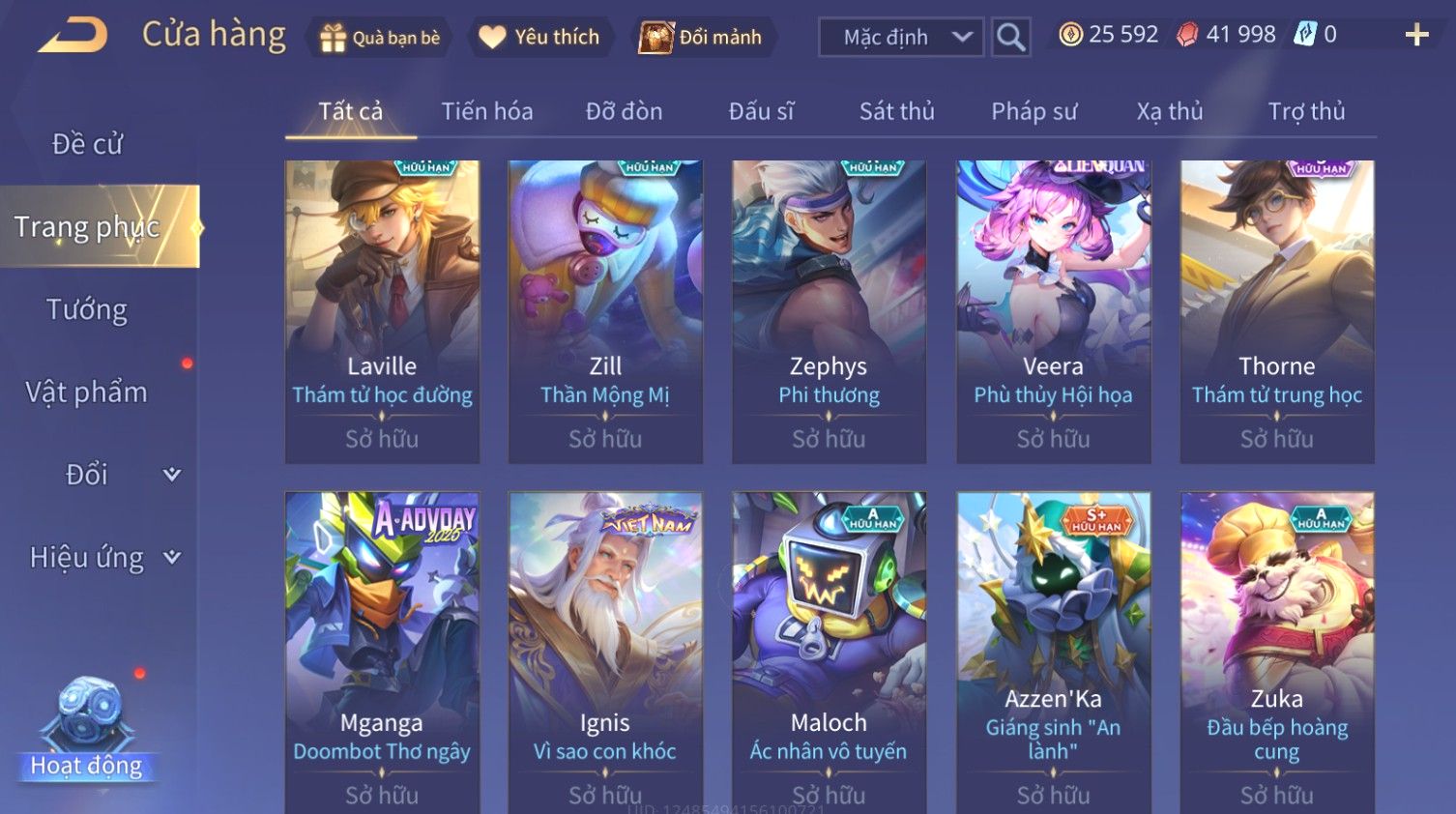Open the Yêu thích favorites list
Image resolution: width=1456 pixels, height=814 pixels.
tap(539, 37)
